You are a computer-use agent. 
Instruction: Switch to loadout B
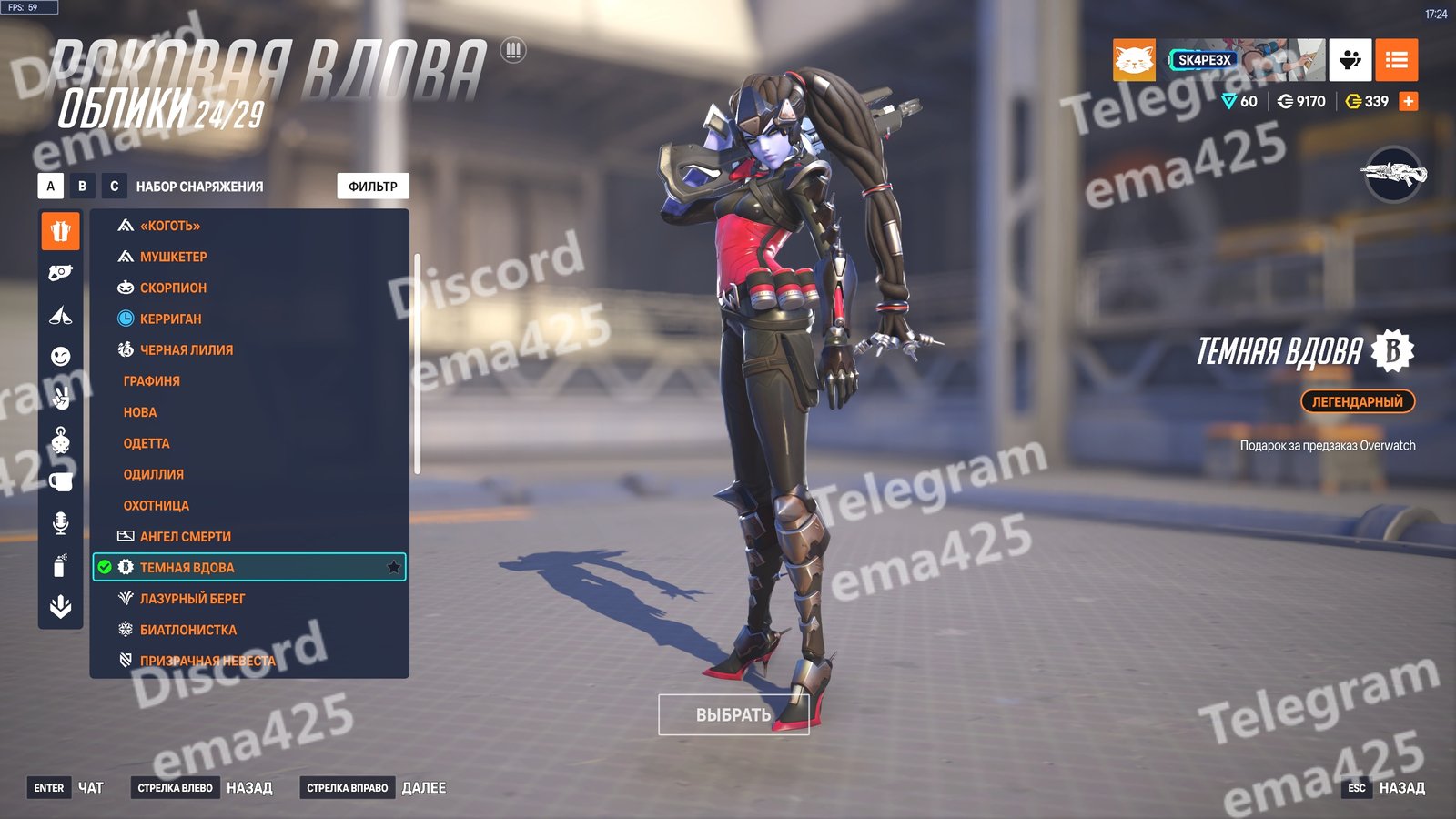[x=83, y=187]
